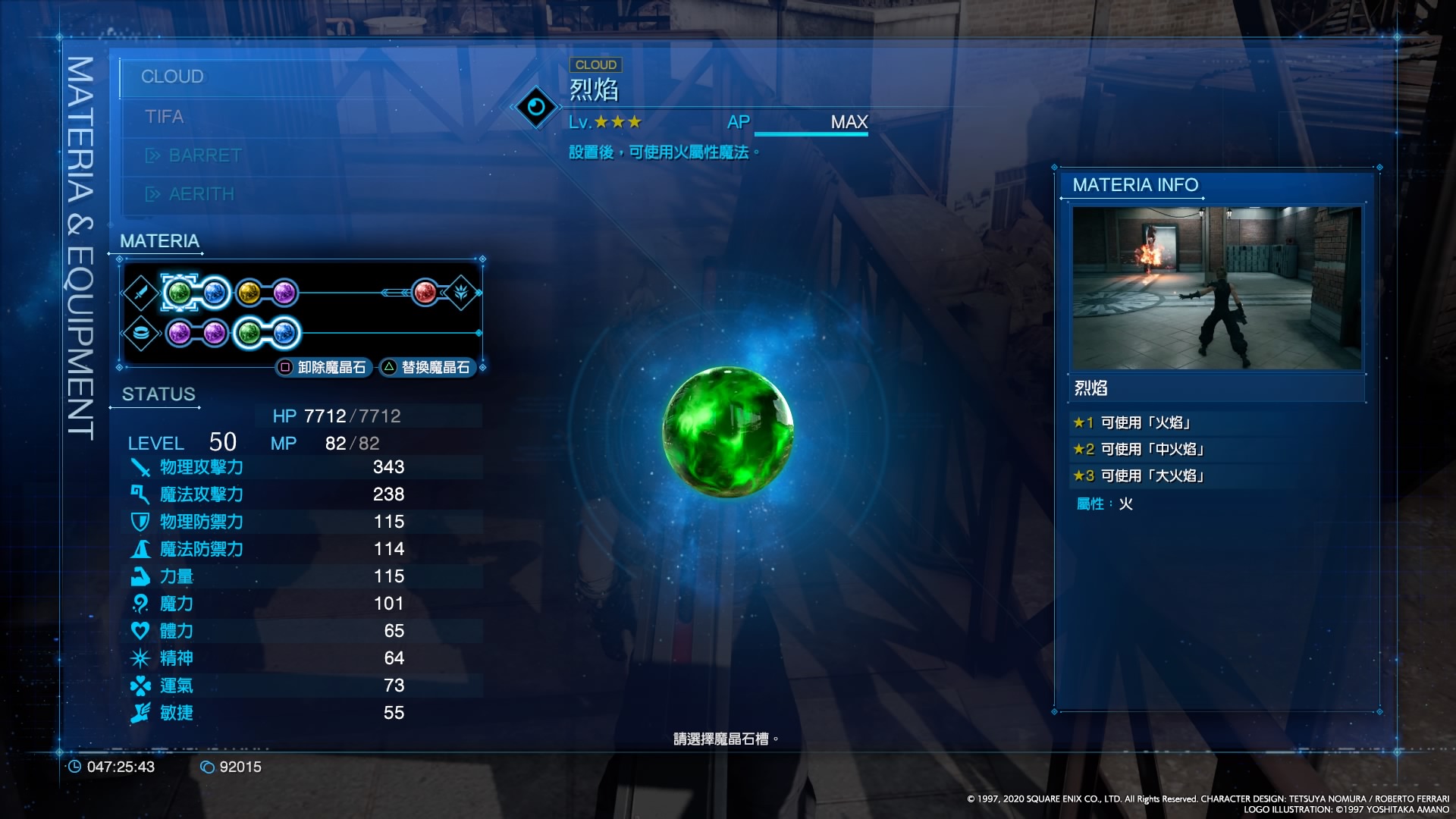Select the highlighted green materia in the sword row

click(178, 293)
